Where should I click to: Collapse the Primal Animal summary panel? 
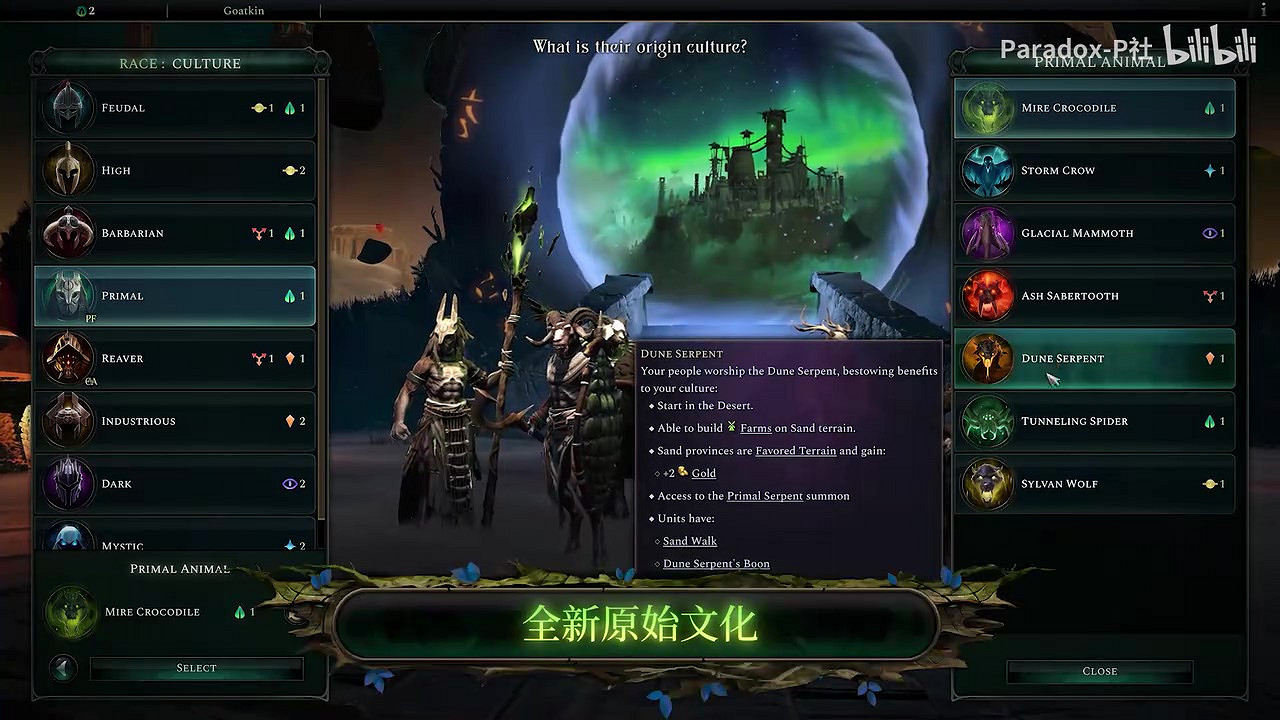tap(62, 668)
